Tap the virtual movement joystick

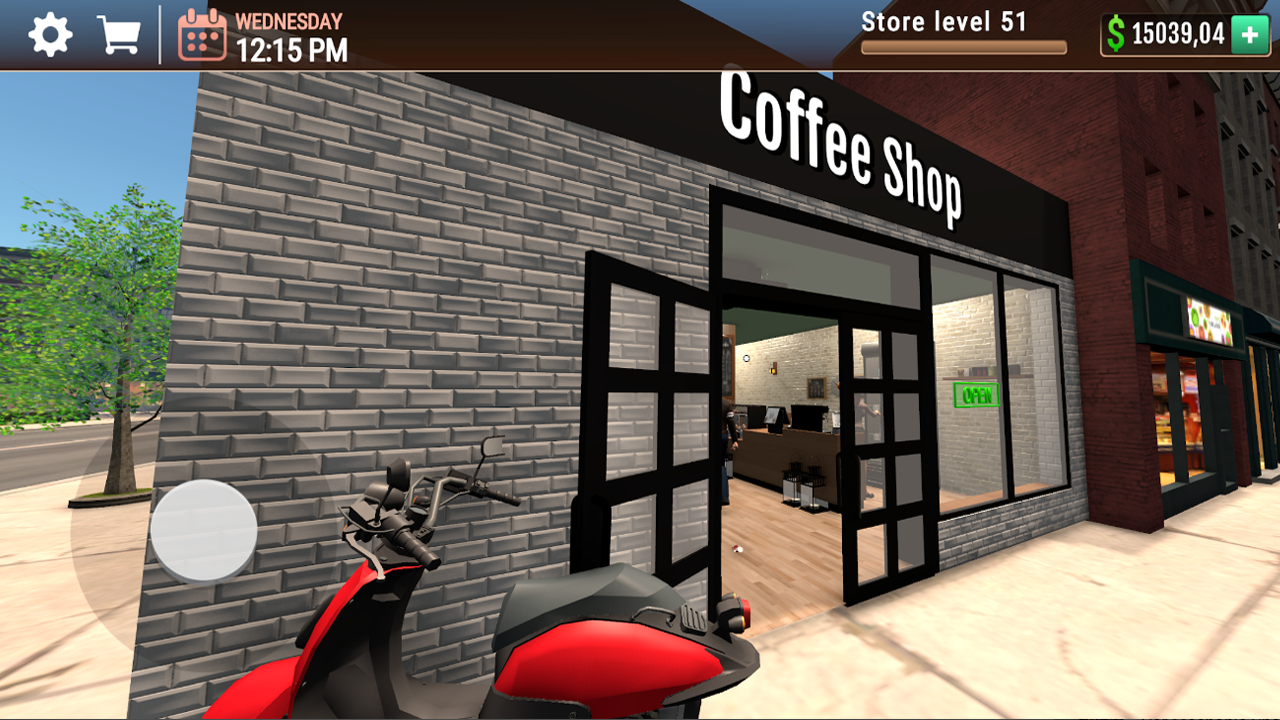203,531
